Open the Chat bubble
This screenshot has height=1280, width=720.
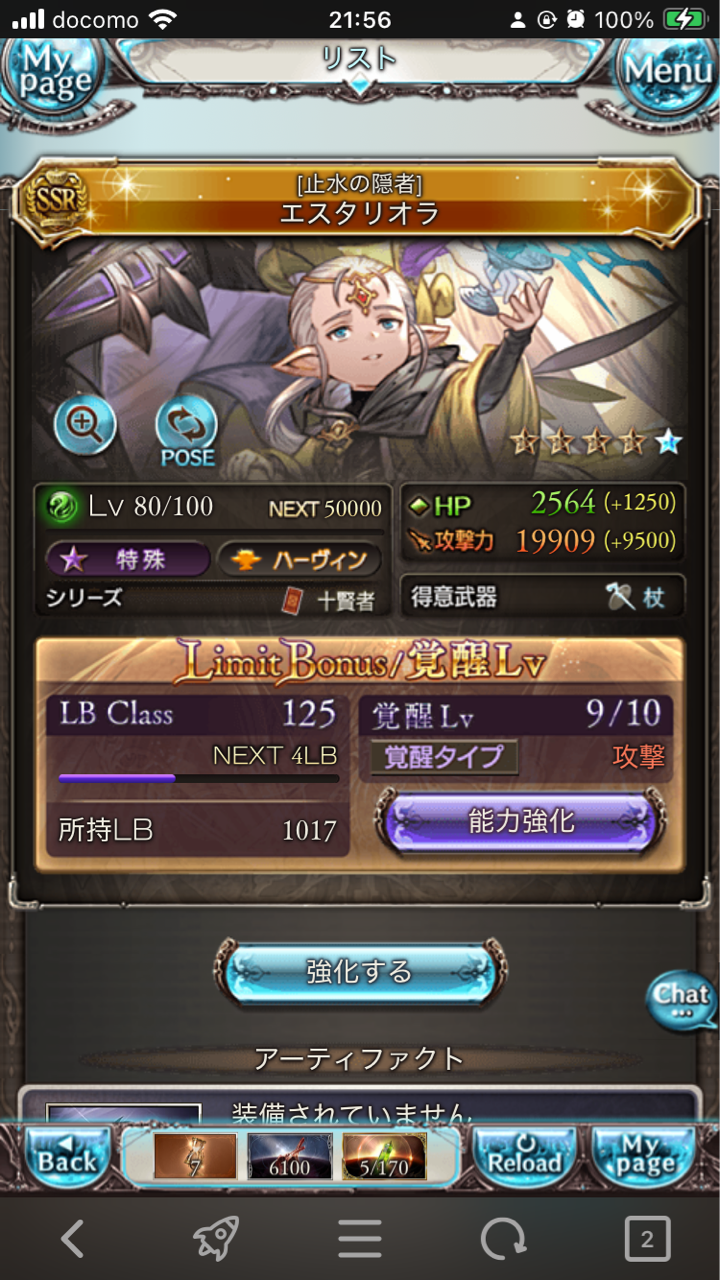(681, 999)
